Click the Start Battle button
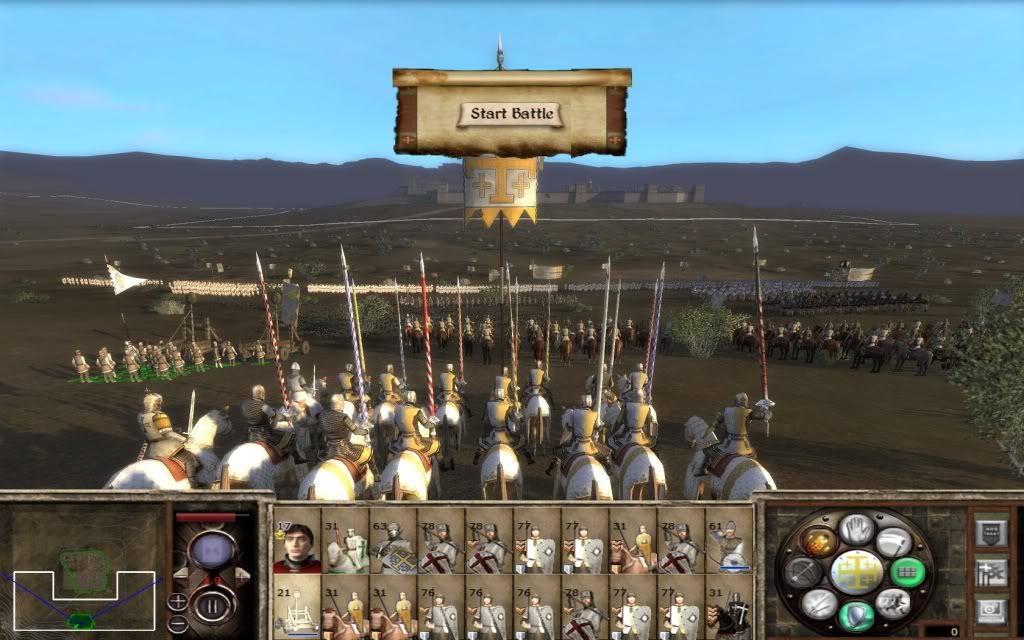The width and height of the screenshot is (1024, 640). point(511,113)
